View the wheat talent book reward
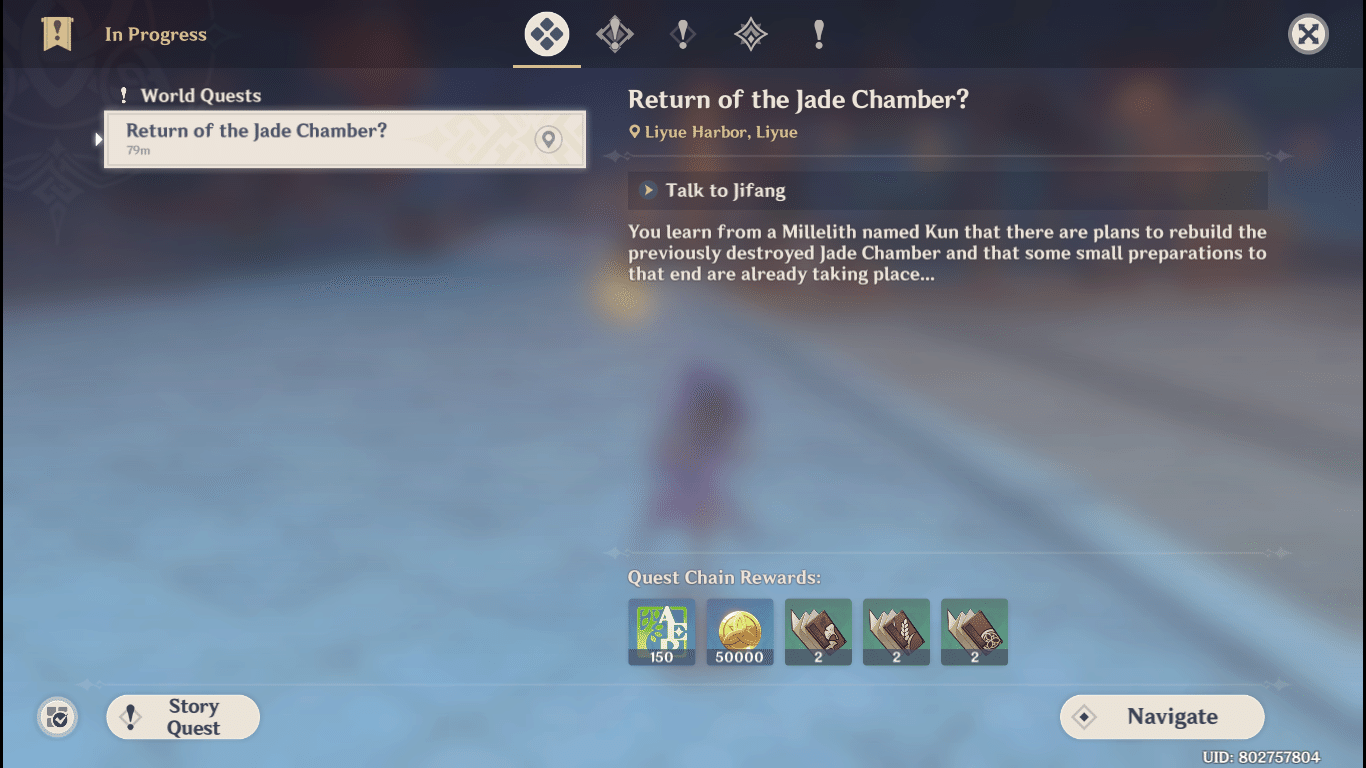1366x768 pixels. pos(896,632)
